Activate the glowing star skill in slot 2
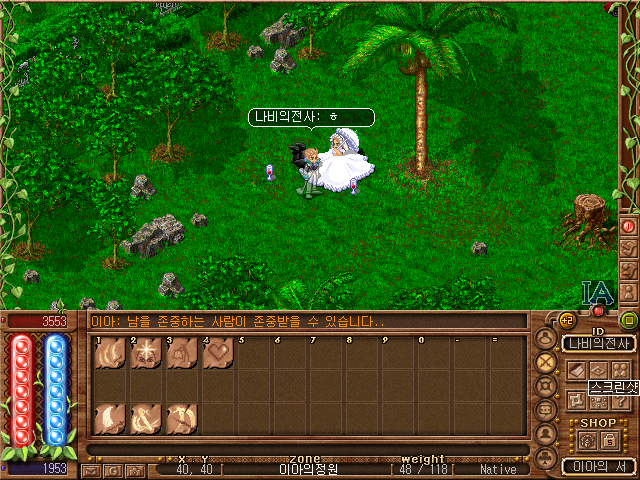Screen dimensions: 640x480 point(146,353)
